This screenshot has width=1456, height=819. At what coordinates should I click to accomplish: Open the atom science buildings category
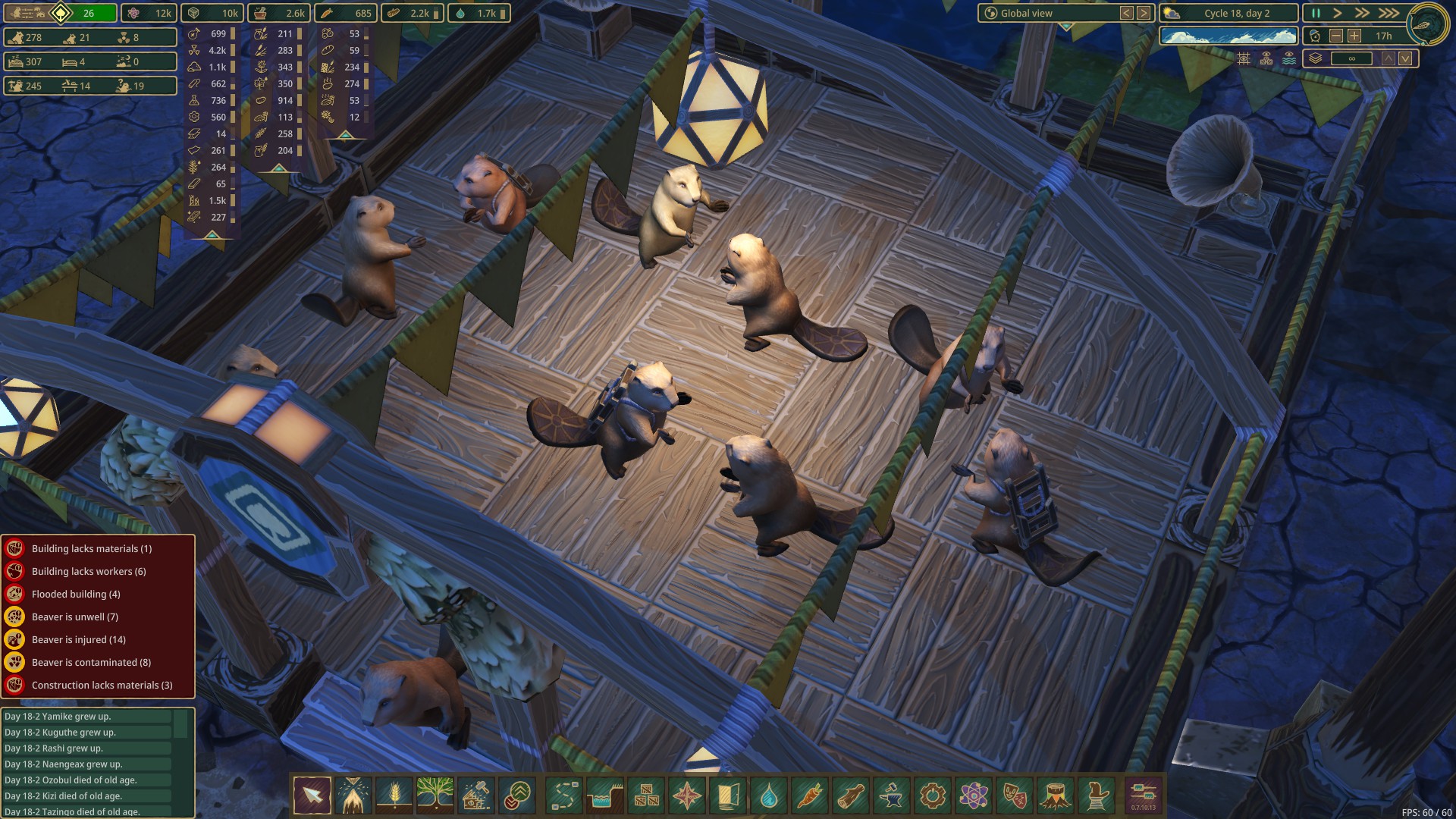[x=973, y=795]
